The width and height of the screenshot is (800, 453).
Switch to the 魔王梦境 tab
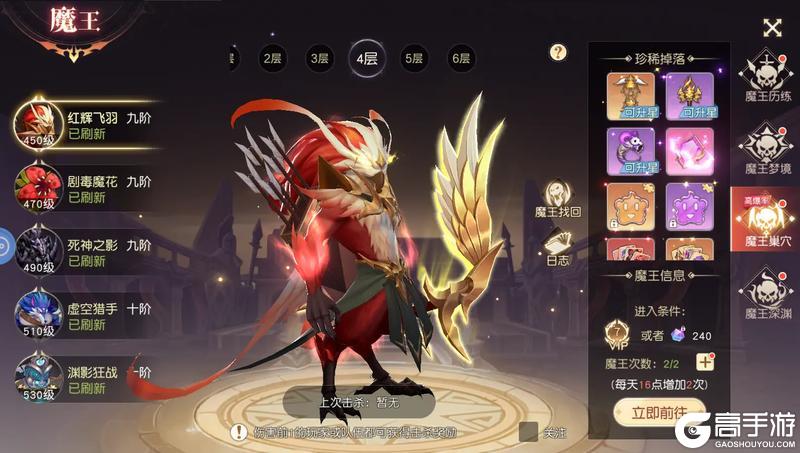768,149
